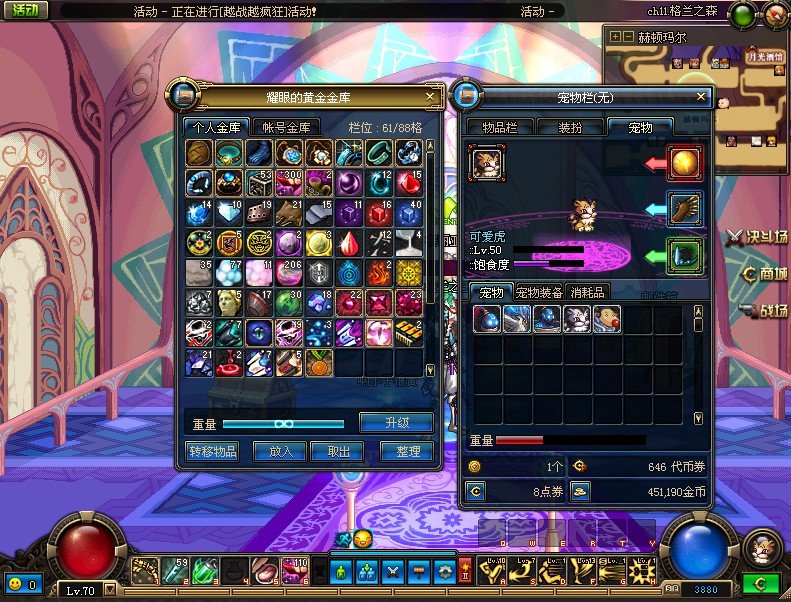Open the 消耗品 consumables sub-tab
This screenshot has height=602, width=791.
tap(587, 292)
